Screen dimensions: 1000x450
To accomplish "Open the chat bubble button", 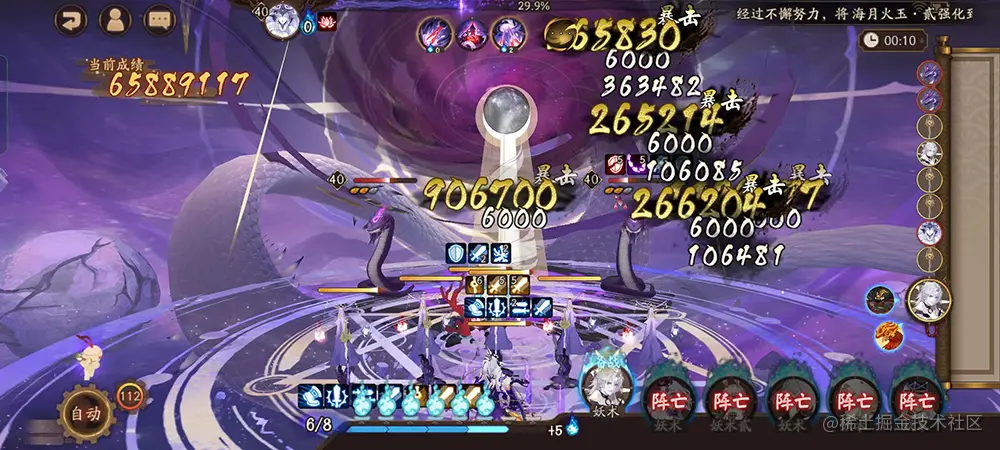I will tap(160, 18).
